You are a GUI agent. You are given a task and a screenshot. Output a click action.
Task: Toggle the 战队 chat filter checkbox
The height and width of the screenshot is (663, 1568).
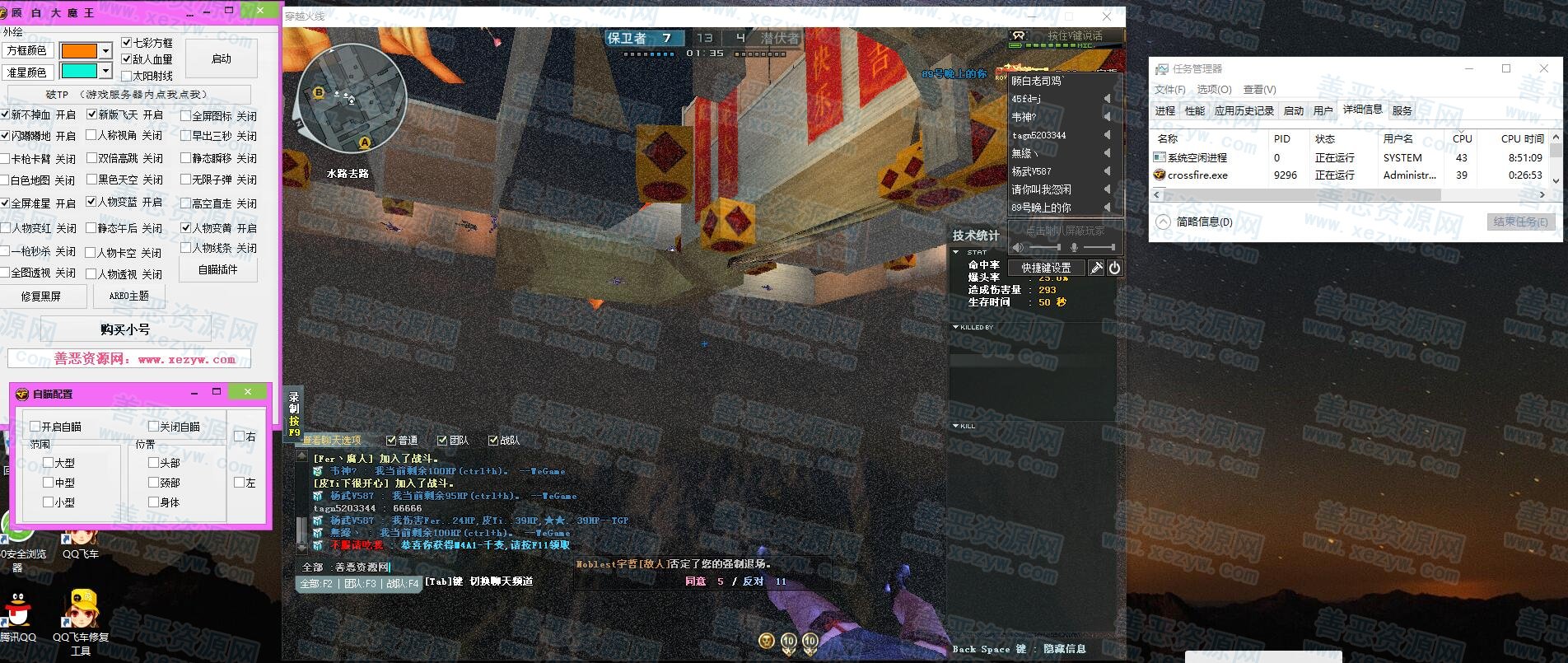pos(493,441)
